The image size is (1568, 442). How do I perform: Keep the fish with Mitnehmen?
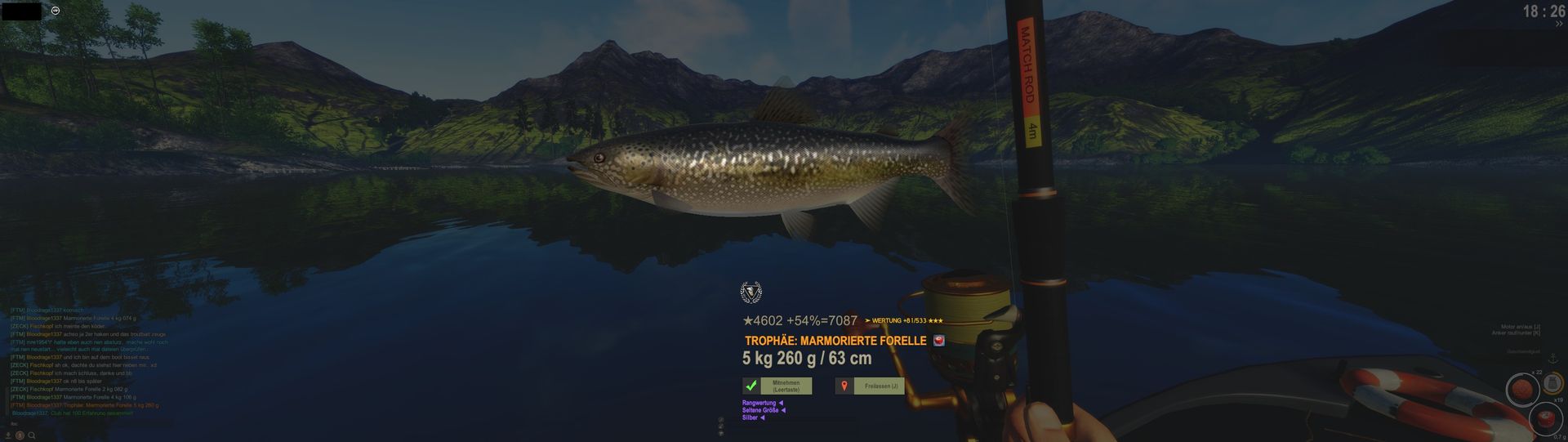(x=786, y=386)
